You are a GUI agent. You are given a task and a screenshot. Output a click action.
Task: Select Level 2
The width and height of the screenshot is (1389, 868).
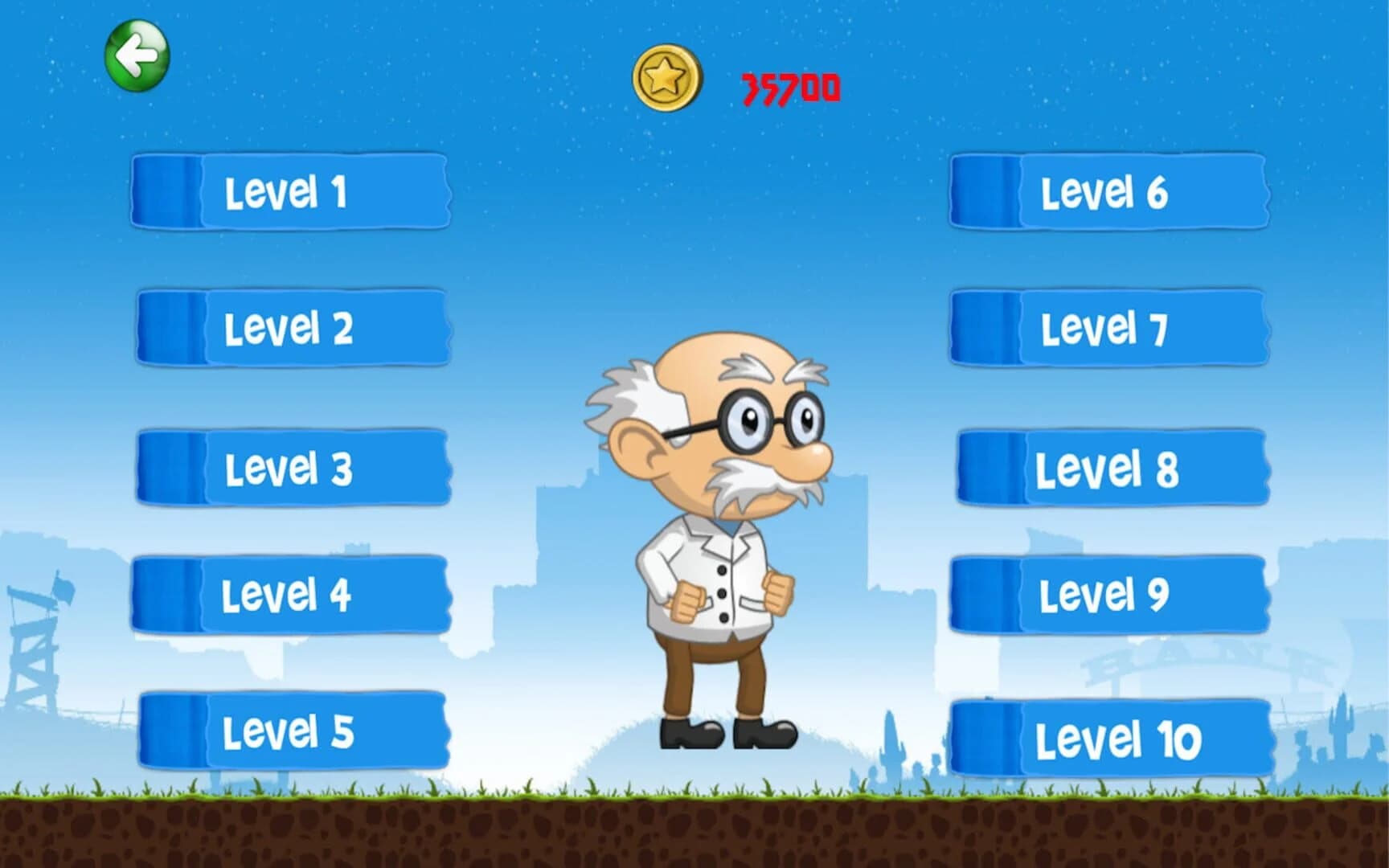tap(293, 325)
